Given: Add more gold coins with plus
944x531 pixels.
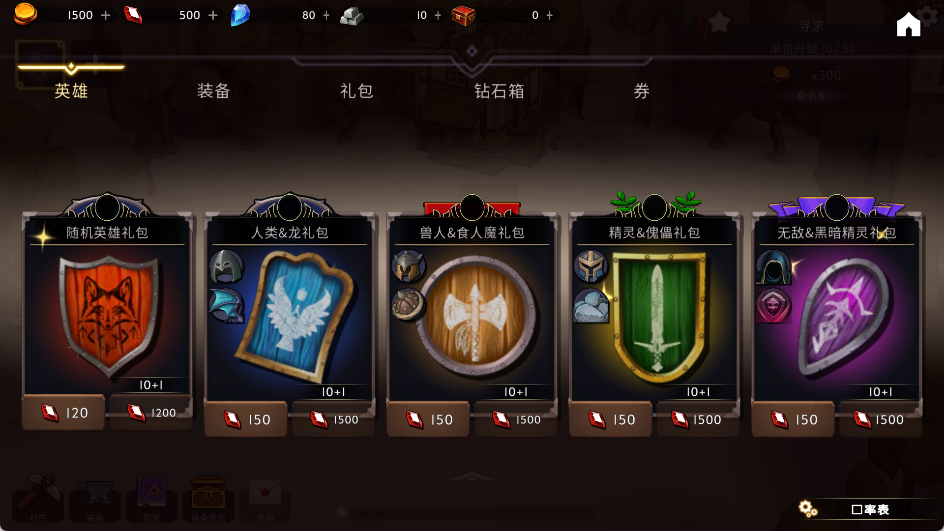Looking at the screenshot, I should [105, 15].
